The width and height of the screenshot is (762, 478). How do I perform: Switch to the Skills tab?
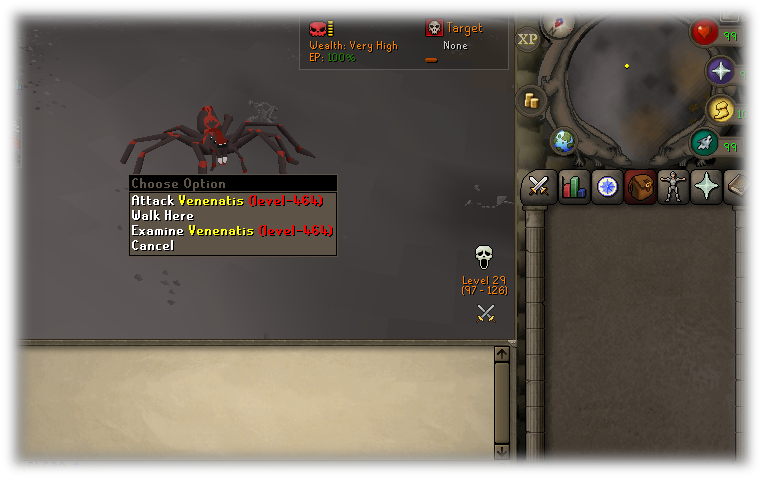click(573, 187)
